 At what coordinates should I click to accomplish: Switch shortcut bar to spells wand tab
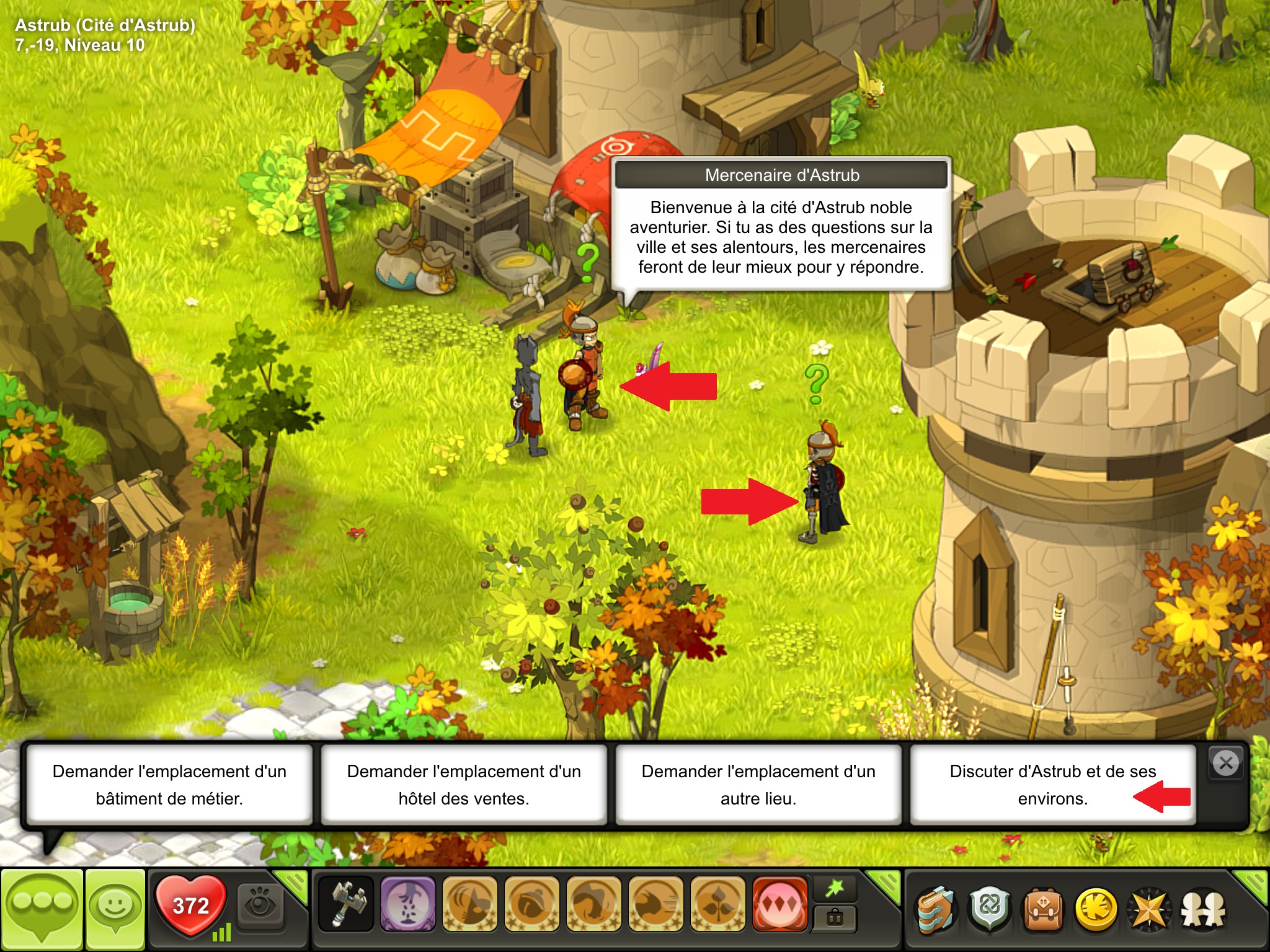[835, 889]
